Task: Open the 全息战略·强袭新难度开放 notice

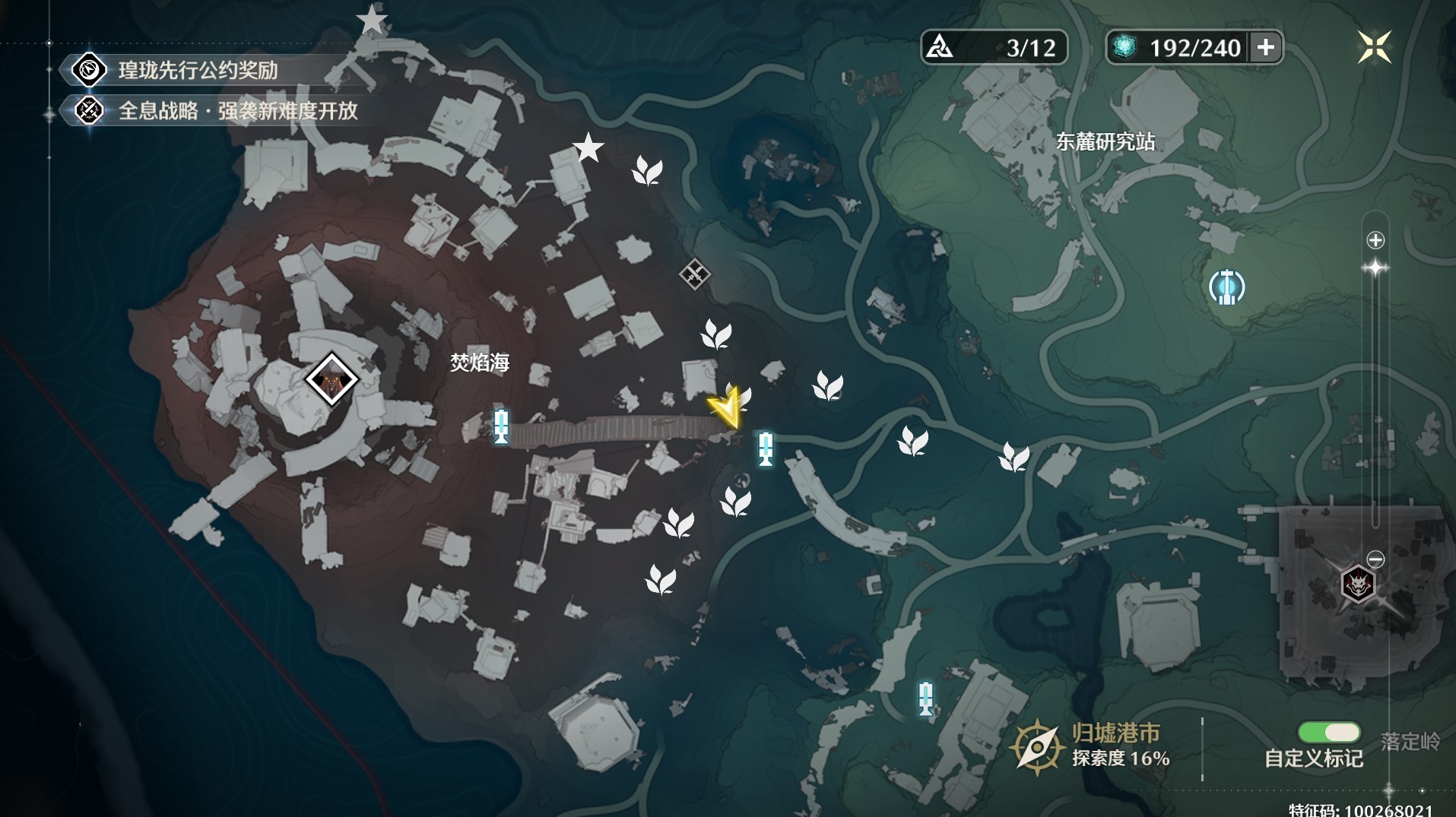Action: click(237, 111)
